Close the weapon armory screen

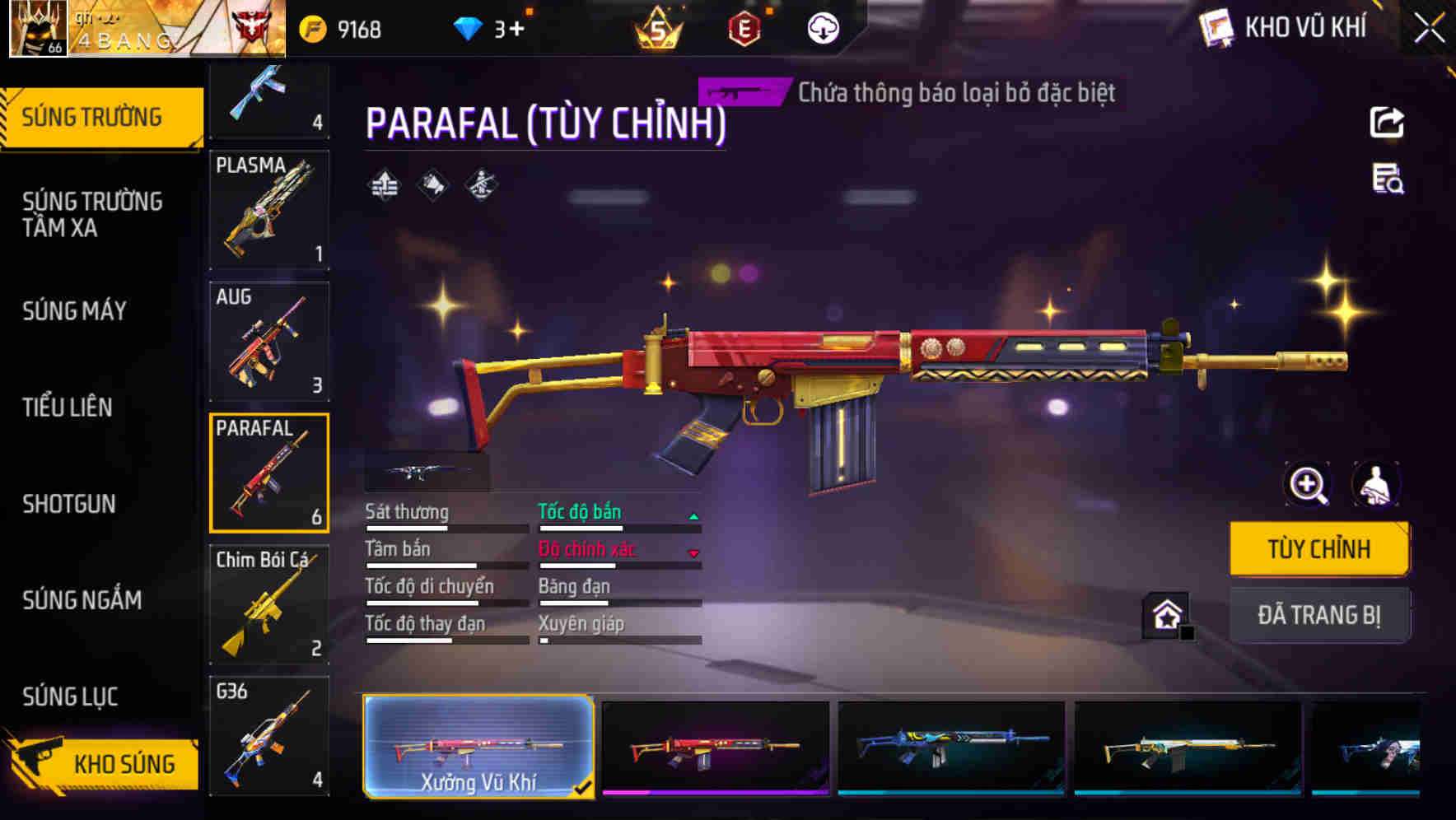[1429, 28]
